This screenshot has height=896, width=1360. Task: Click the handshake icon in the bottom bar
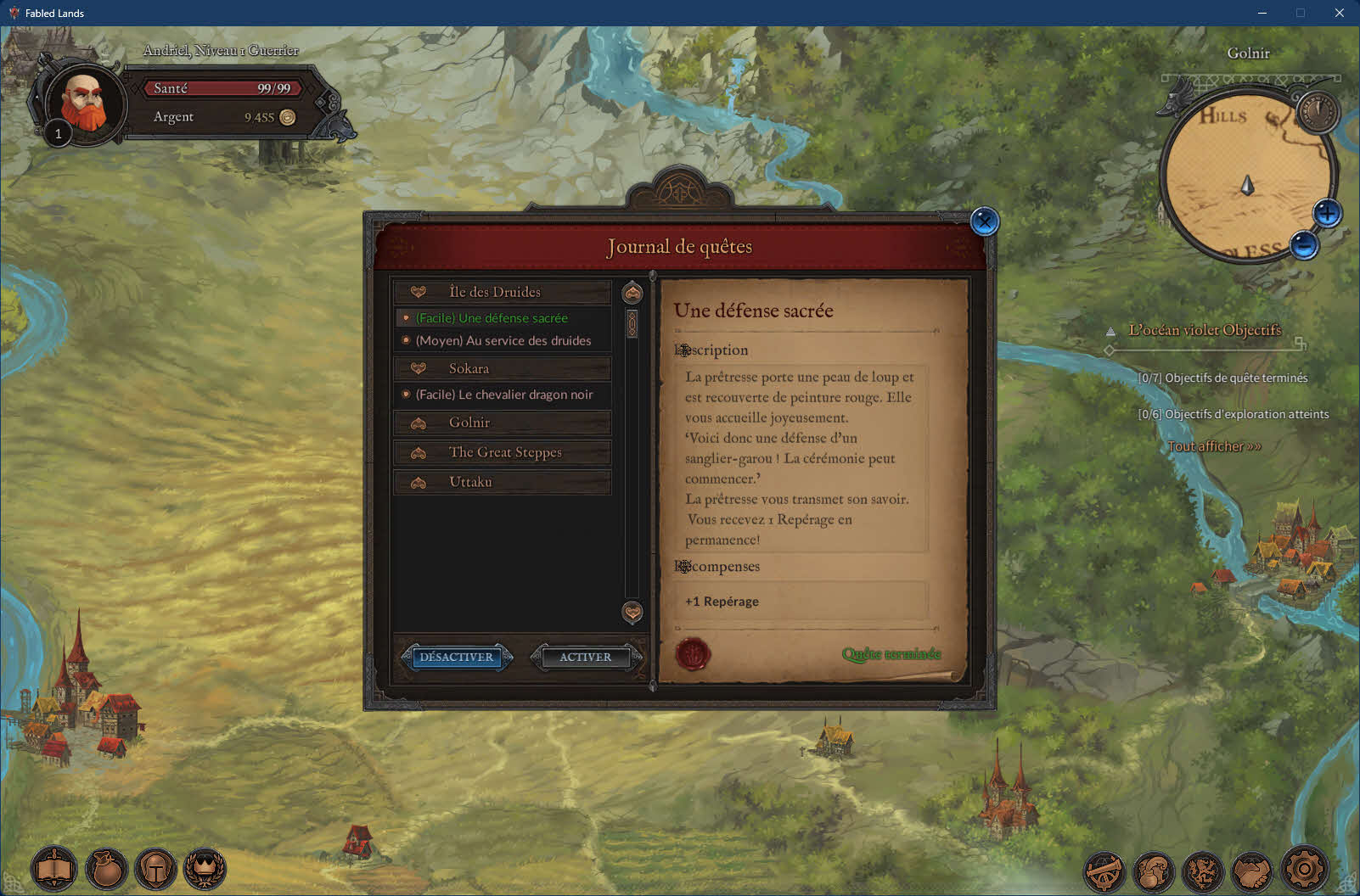(x=1252, y=871)
